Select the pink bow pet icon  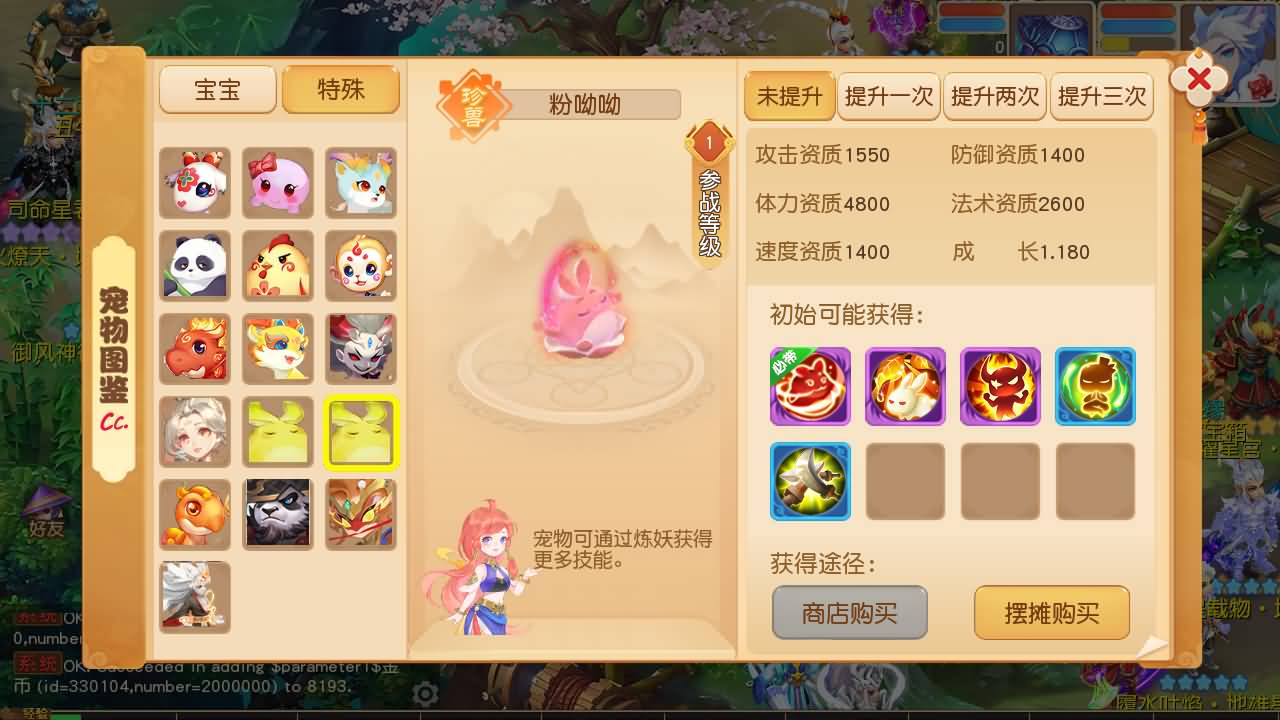pyautogui.click(x=278, y=183)
